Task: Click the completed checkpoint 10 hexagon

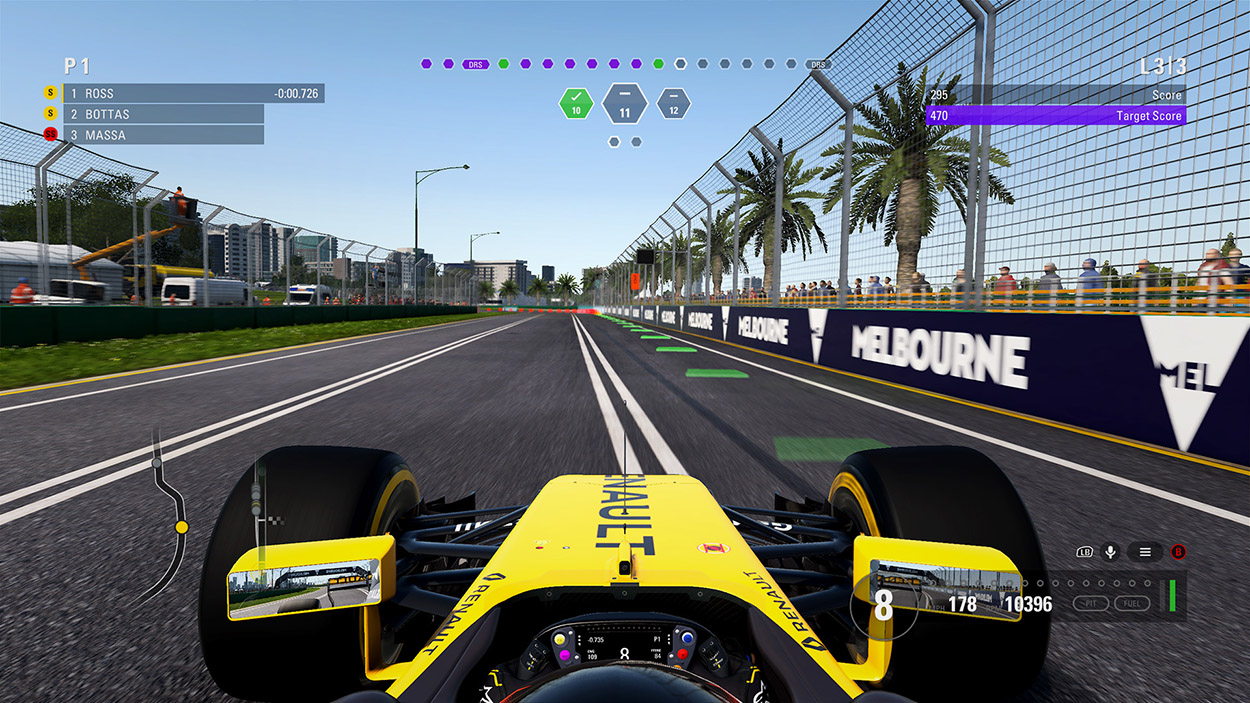Action: point(576,103)
